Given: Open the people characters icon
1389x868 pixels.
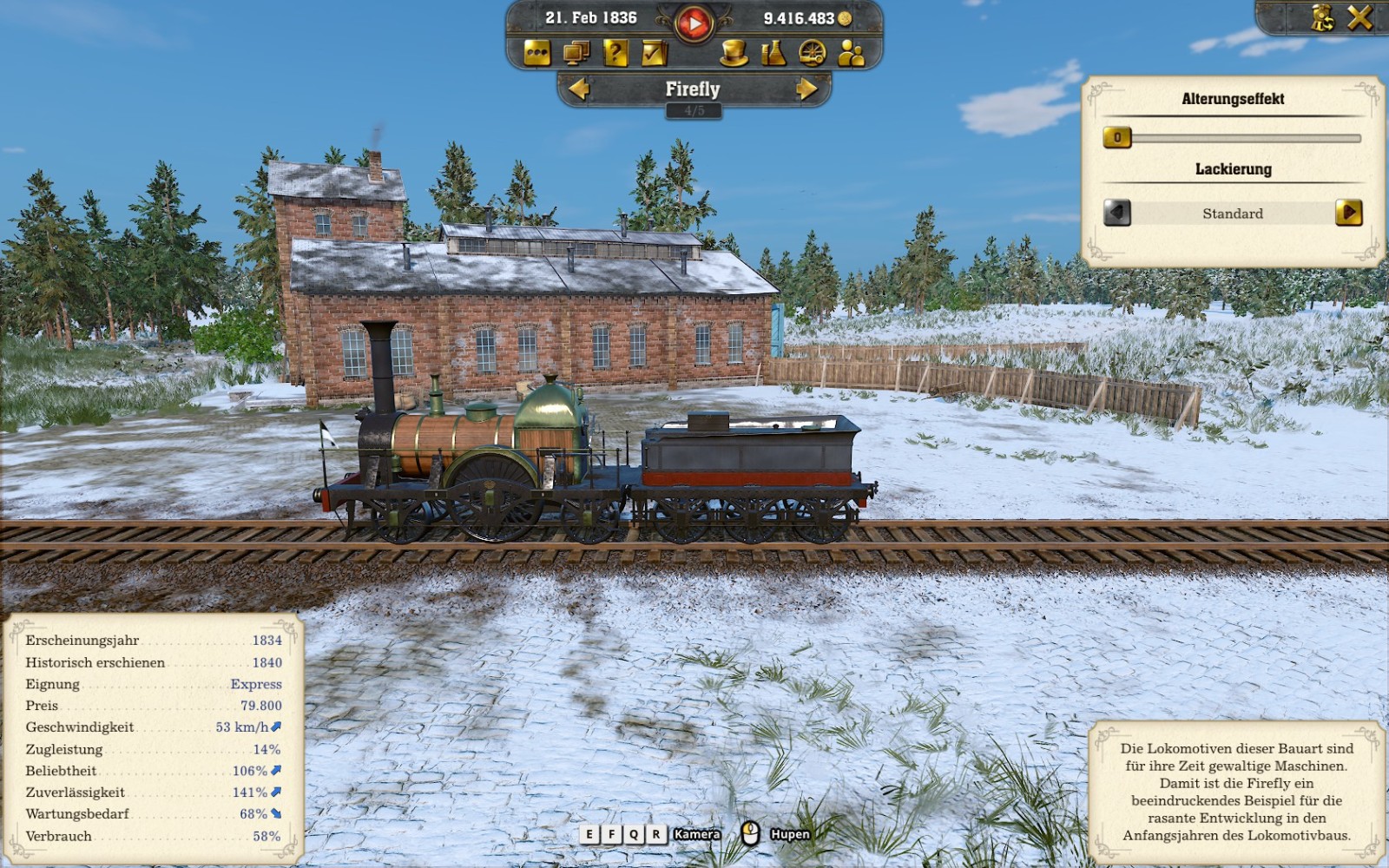Looking at the screenshot, I should click(852, 54).
